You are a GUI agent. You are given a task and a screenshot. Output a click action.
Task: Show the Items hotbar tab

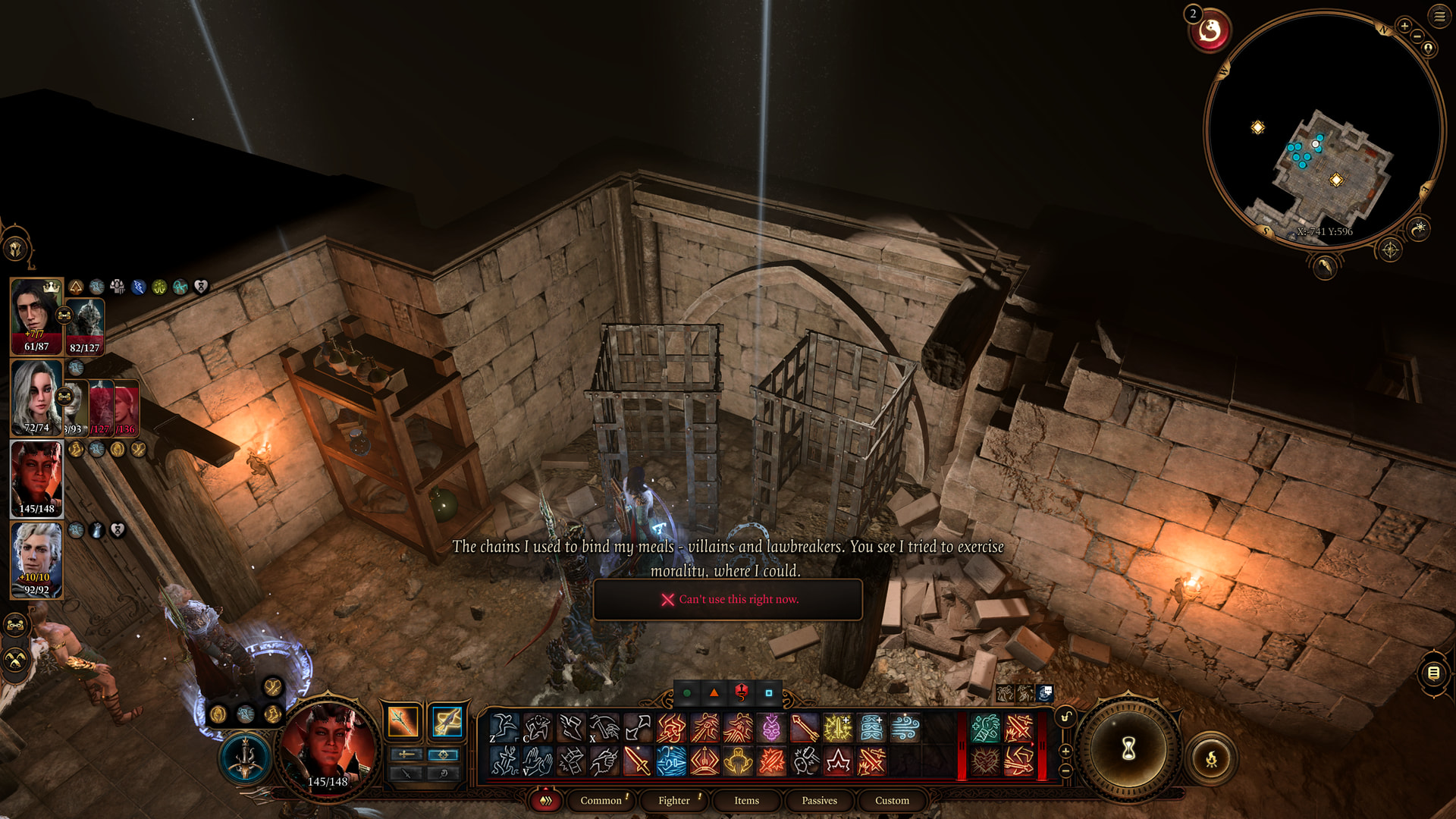(746, 800)
